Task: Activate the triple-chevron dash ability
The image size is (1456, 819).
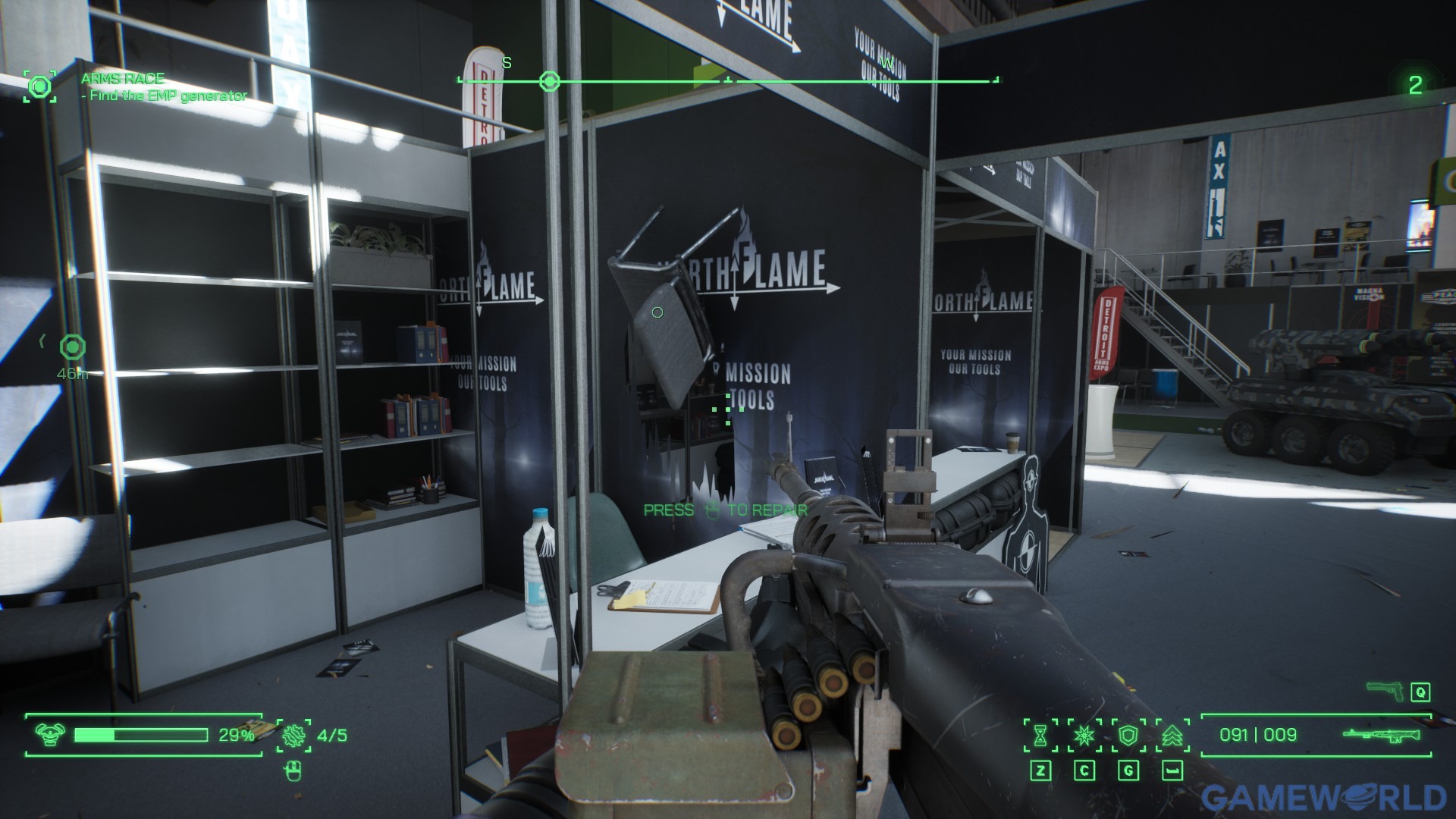Action: (1172, 735)
